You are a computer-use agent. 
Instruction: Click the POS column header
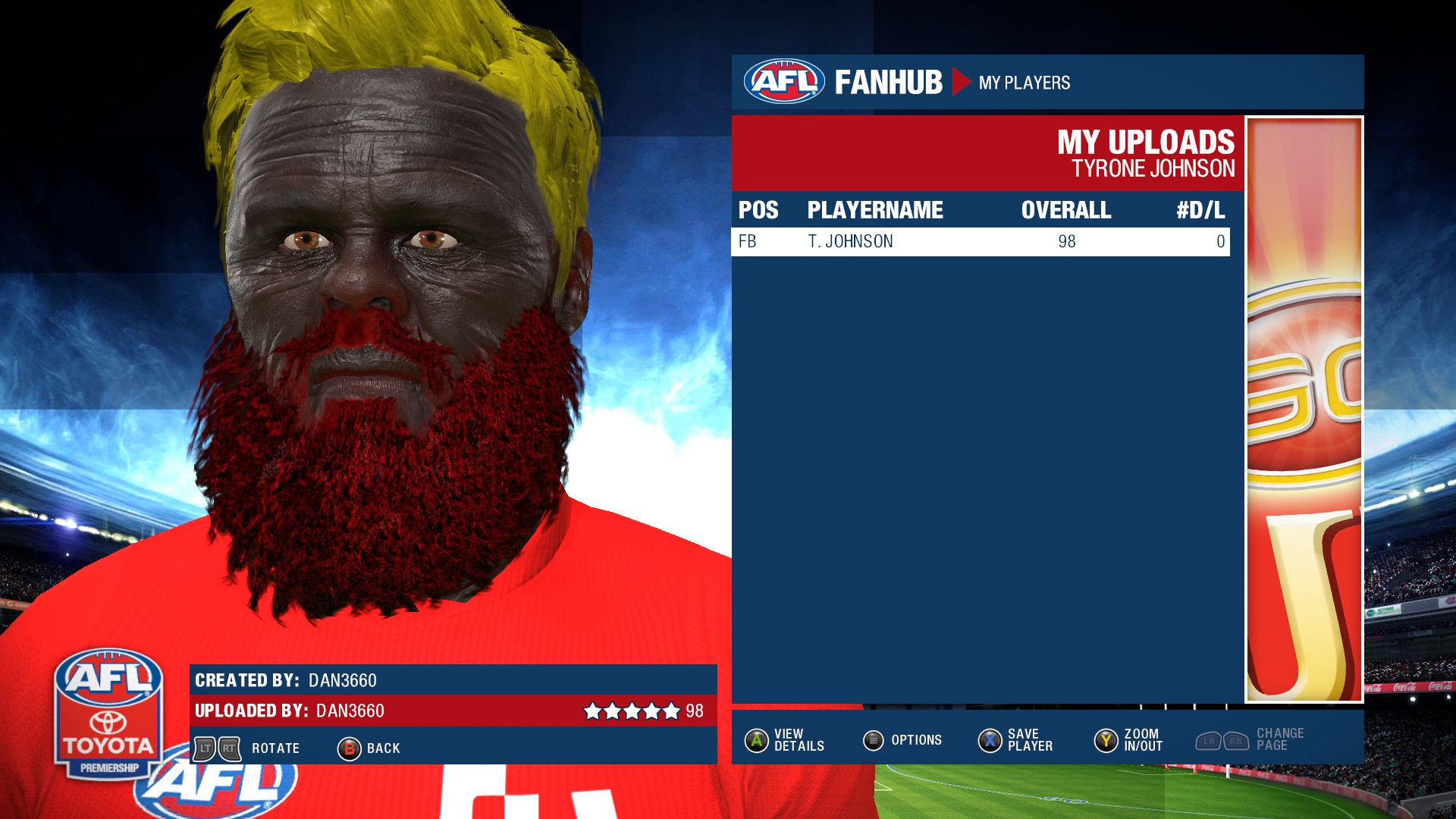(757, 210)
